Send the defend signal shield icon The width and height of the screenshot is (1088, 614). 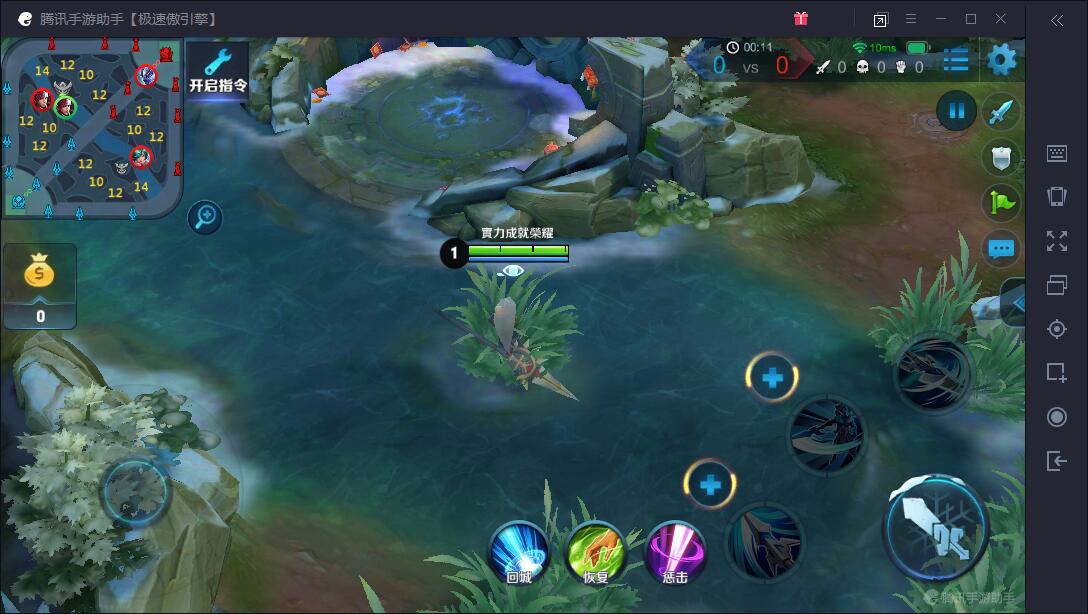1001,157
